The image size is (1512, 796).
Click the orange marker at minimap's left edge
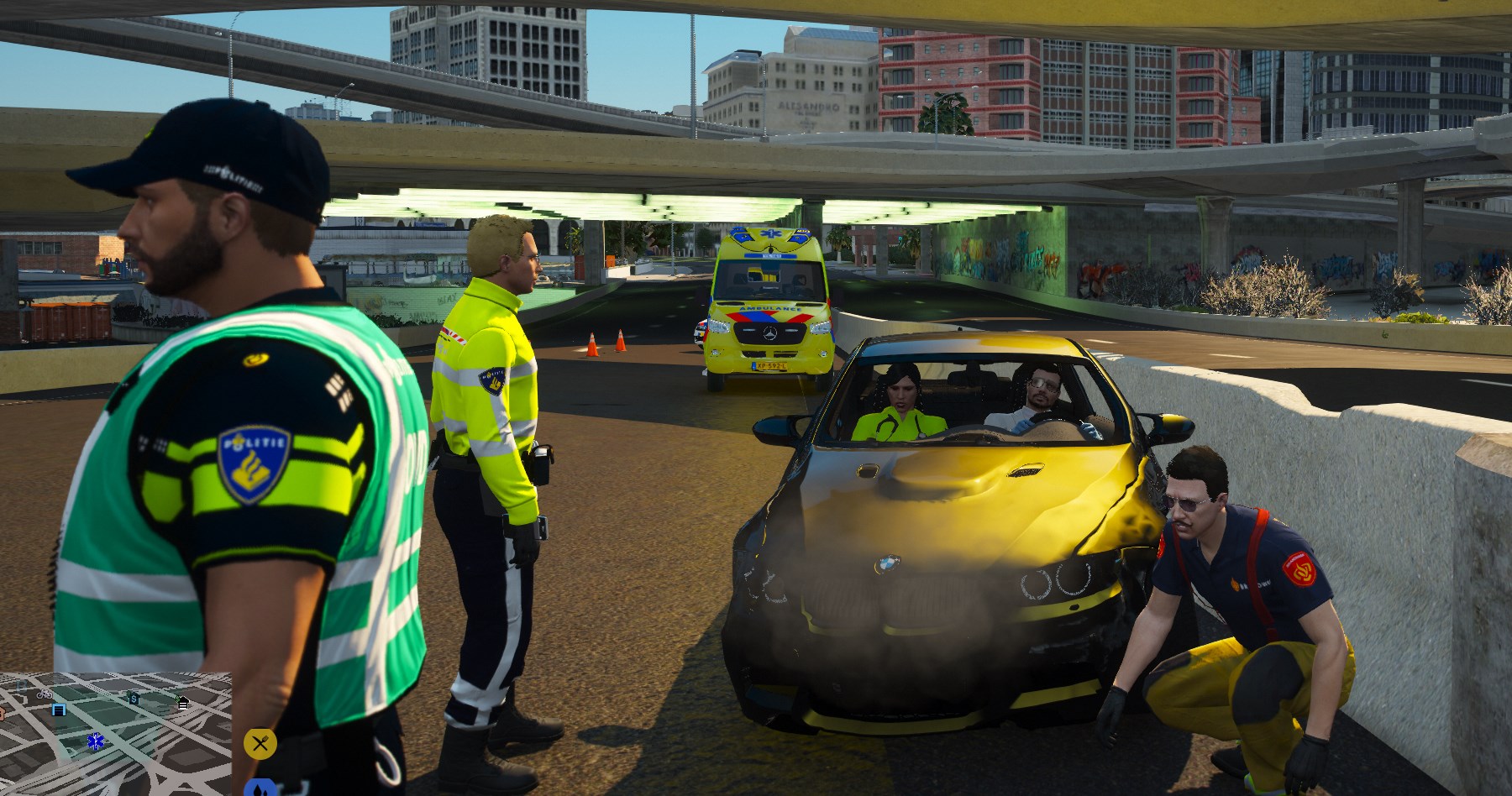click(x=3, y=713)
